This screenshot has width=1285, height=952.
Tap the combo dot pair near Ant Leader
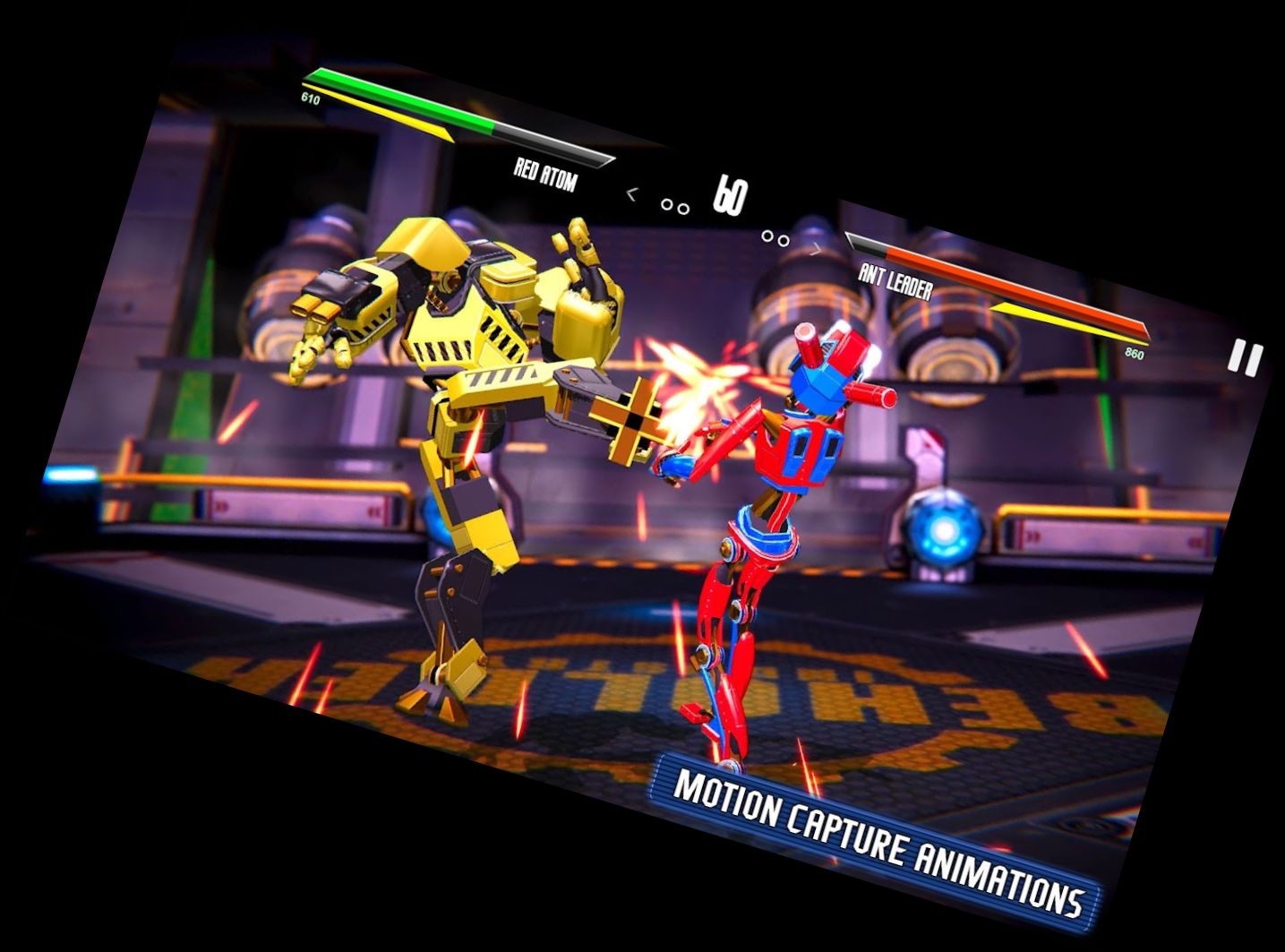point(774,236)
